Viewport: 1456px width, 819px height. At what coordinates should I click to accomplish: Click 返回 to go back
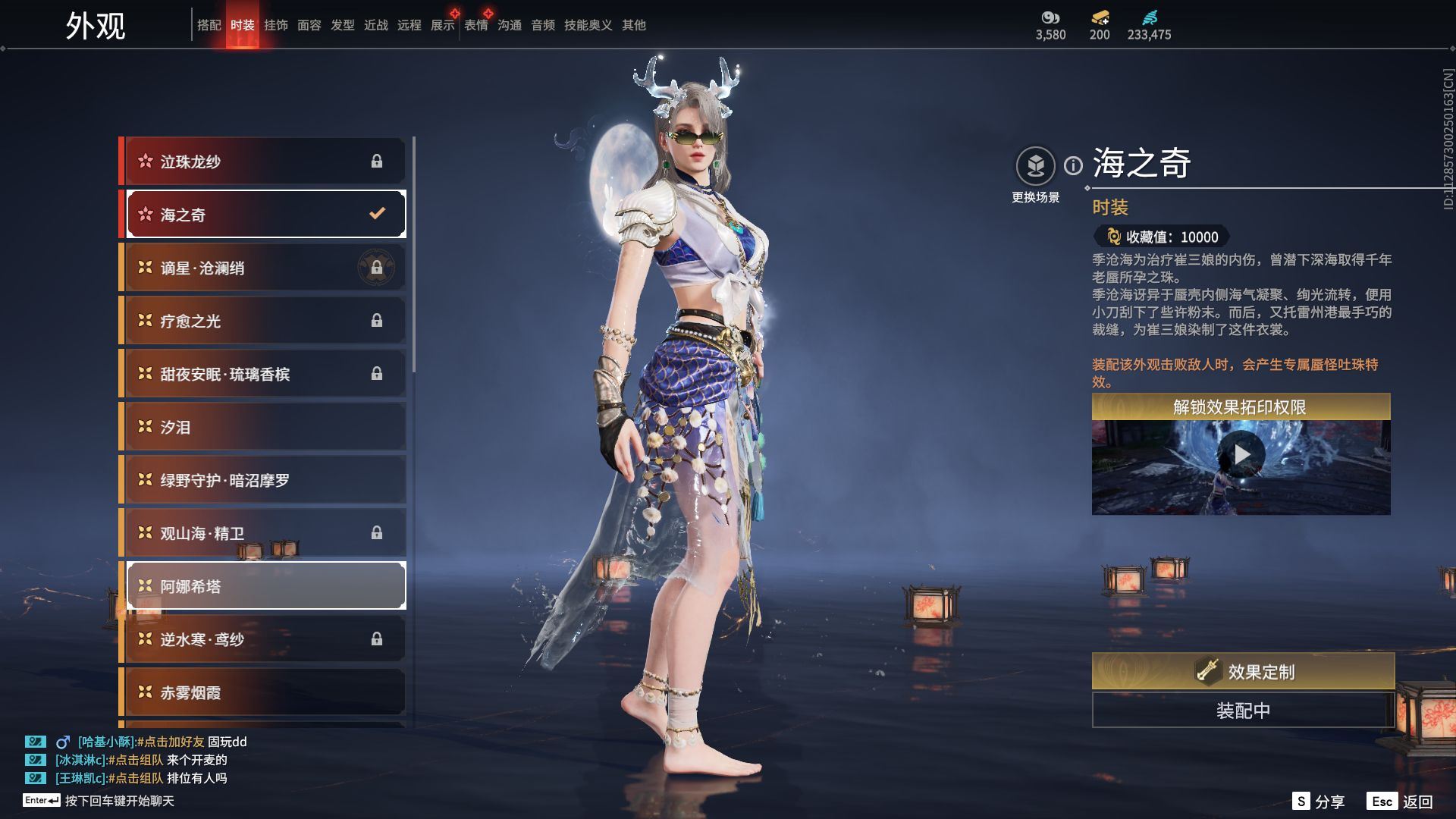point(1400,802)
